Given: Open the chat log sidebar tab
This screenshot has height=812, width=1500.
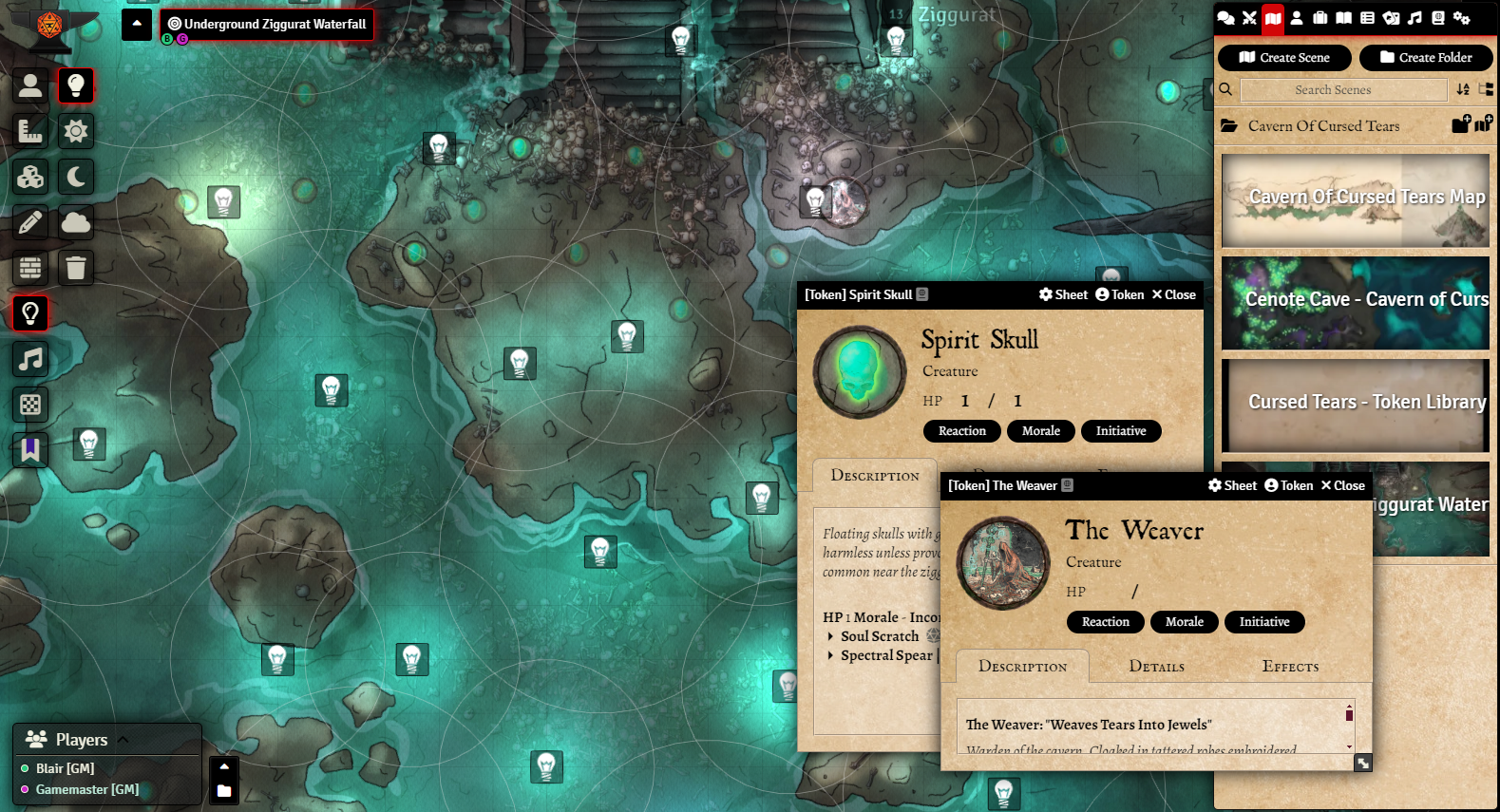Looking at the screenshot, I should pos(1225,18).
